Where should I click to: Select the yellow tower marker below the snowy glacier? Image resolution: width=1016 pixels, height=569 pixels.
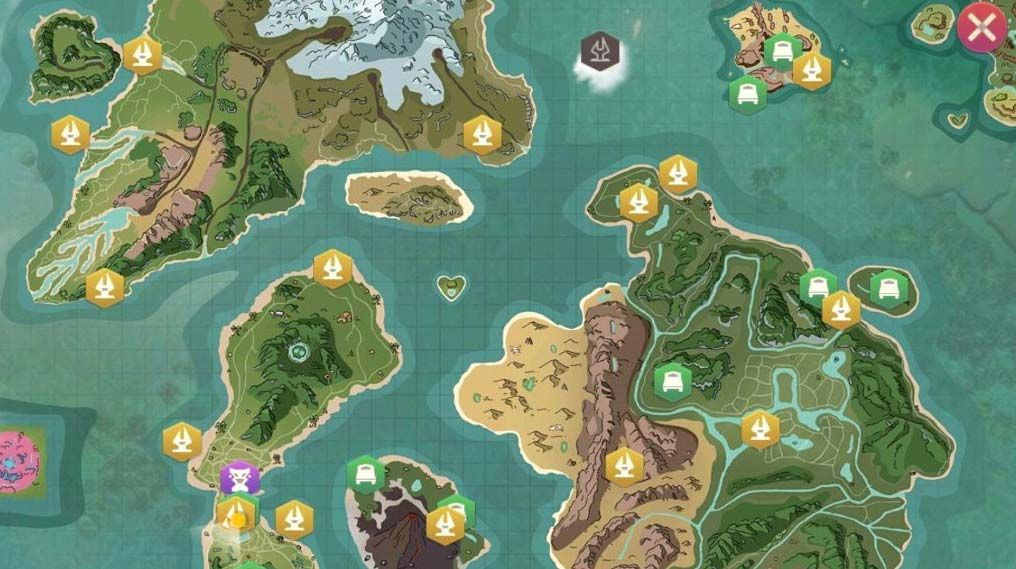pyautogui.click(x=482, y=134)
